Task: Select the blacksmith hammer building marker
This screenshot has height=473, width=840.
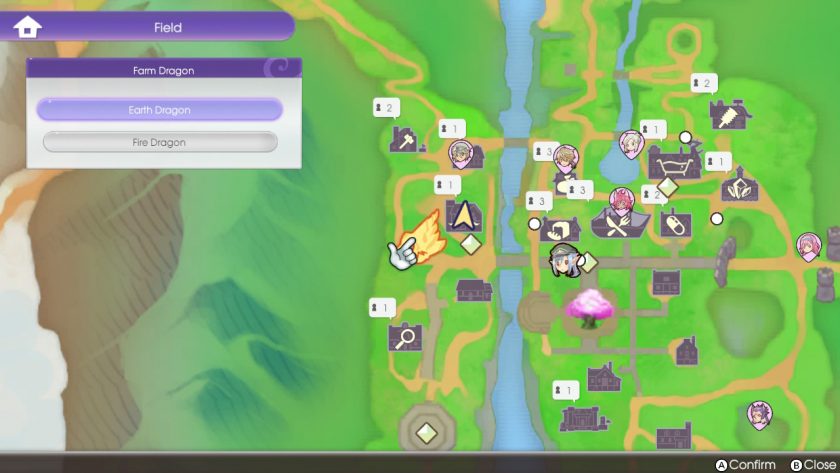Action: tap(405, 140)
